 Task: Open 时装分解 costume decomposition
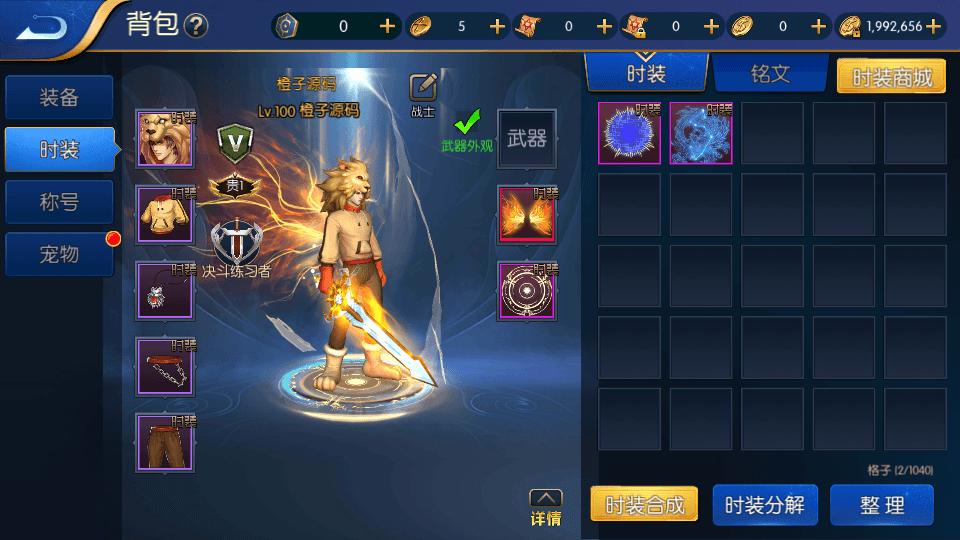coord(764,505)
